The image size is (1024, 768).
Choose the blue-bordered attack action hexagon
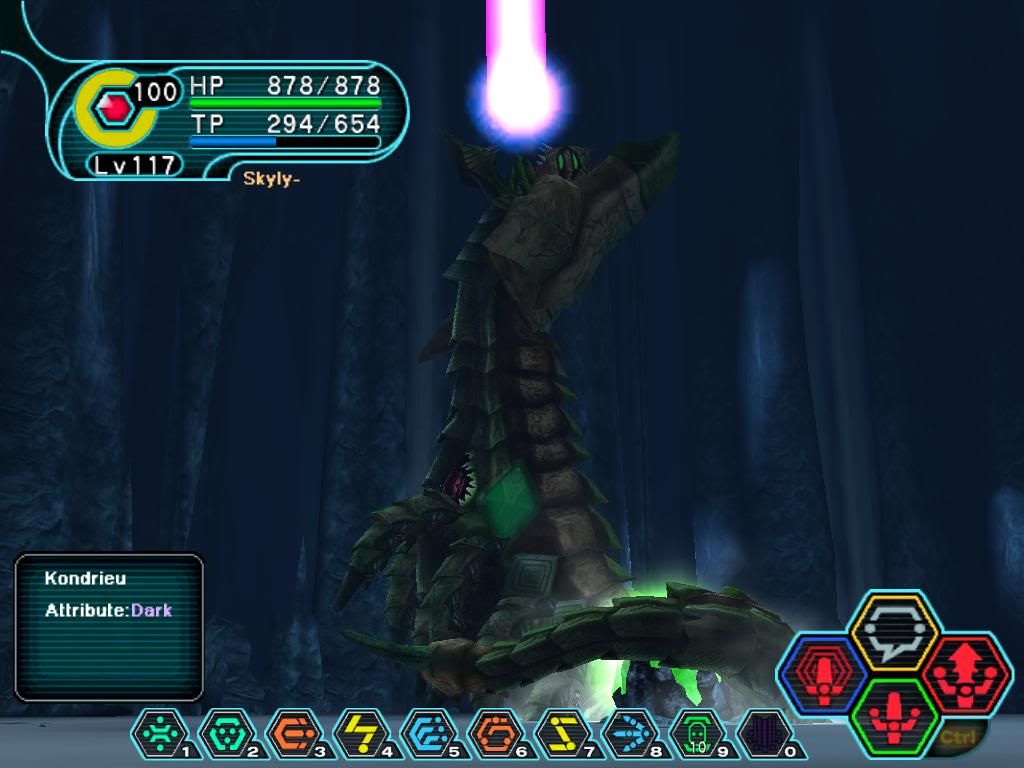point(823,674)
